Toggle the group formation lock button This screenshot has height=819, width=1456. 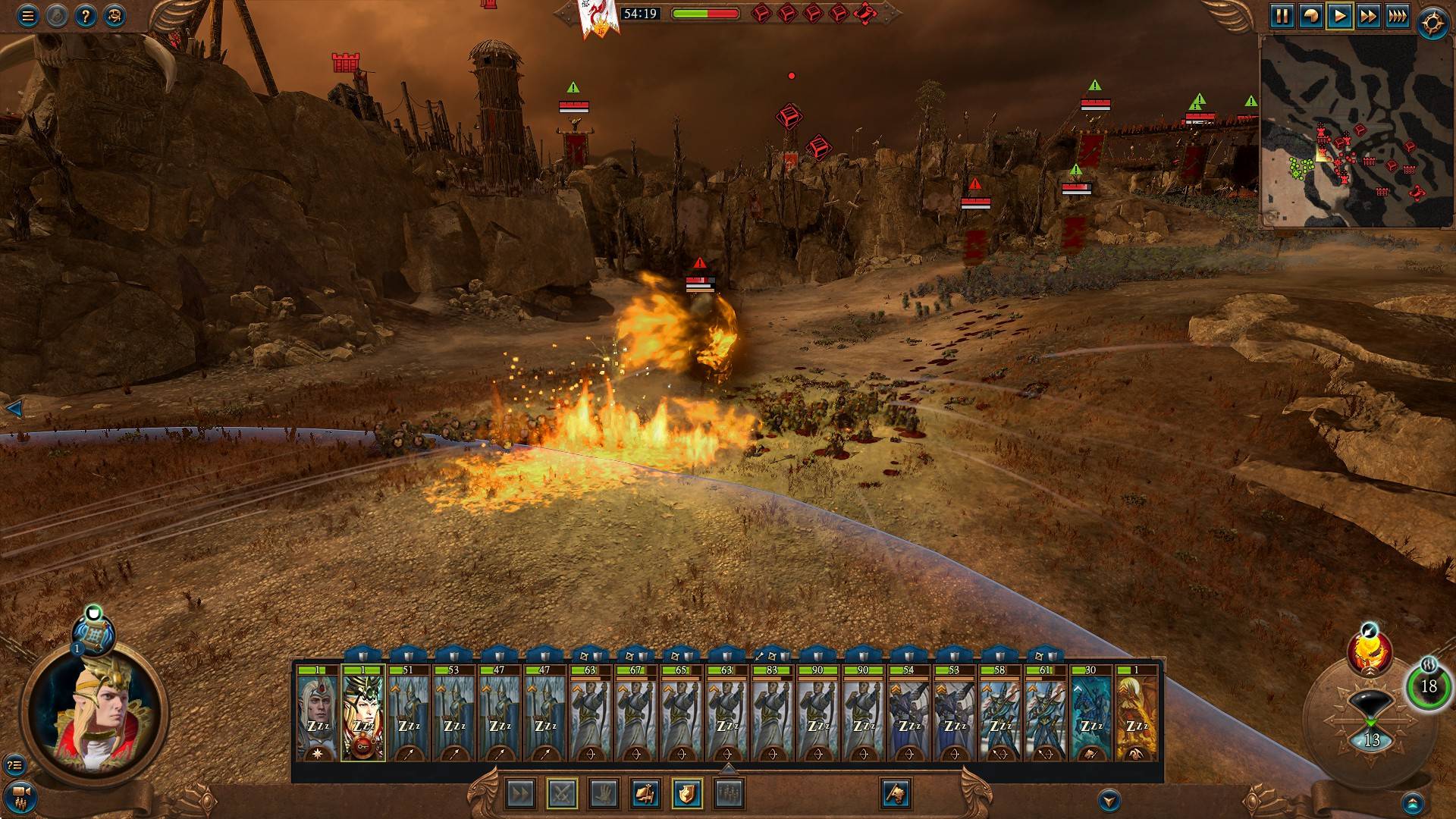tap(729, 794)
